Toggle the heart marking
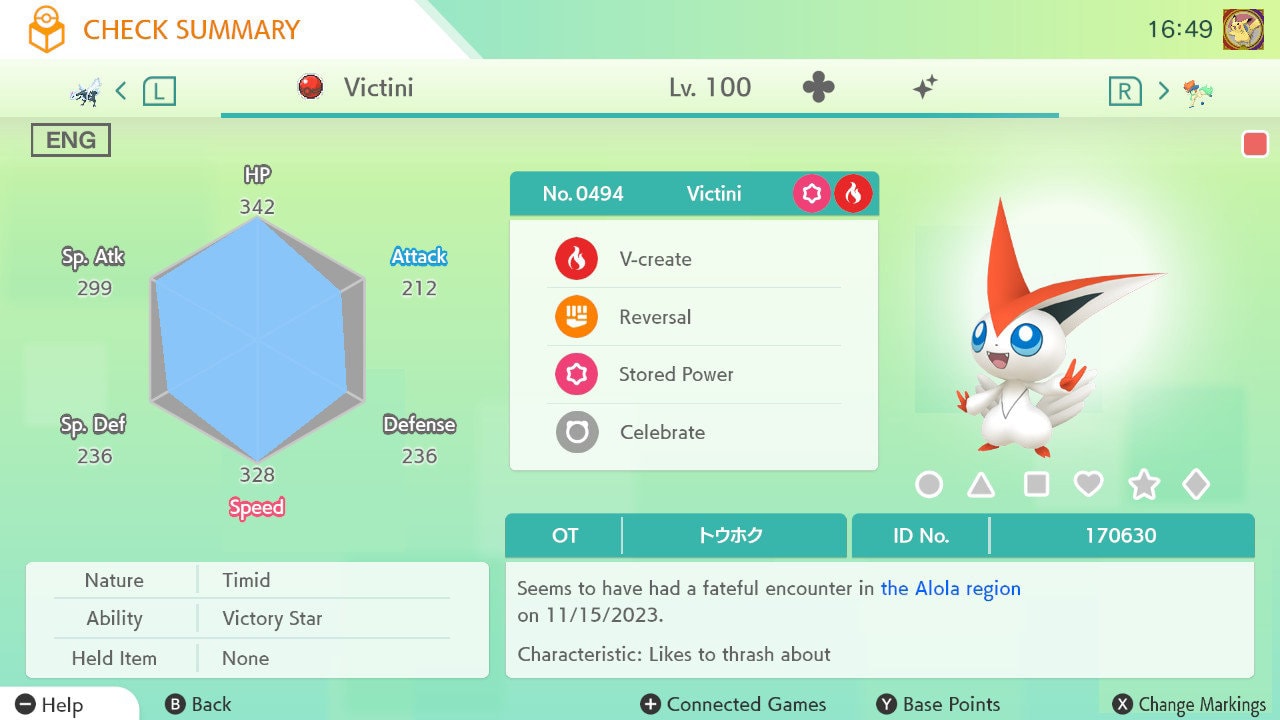The width and height of the screenshot is (1280, 720). click(1088, 485)
